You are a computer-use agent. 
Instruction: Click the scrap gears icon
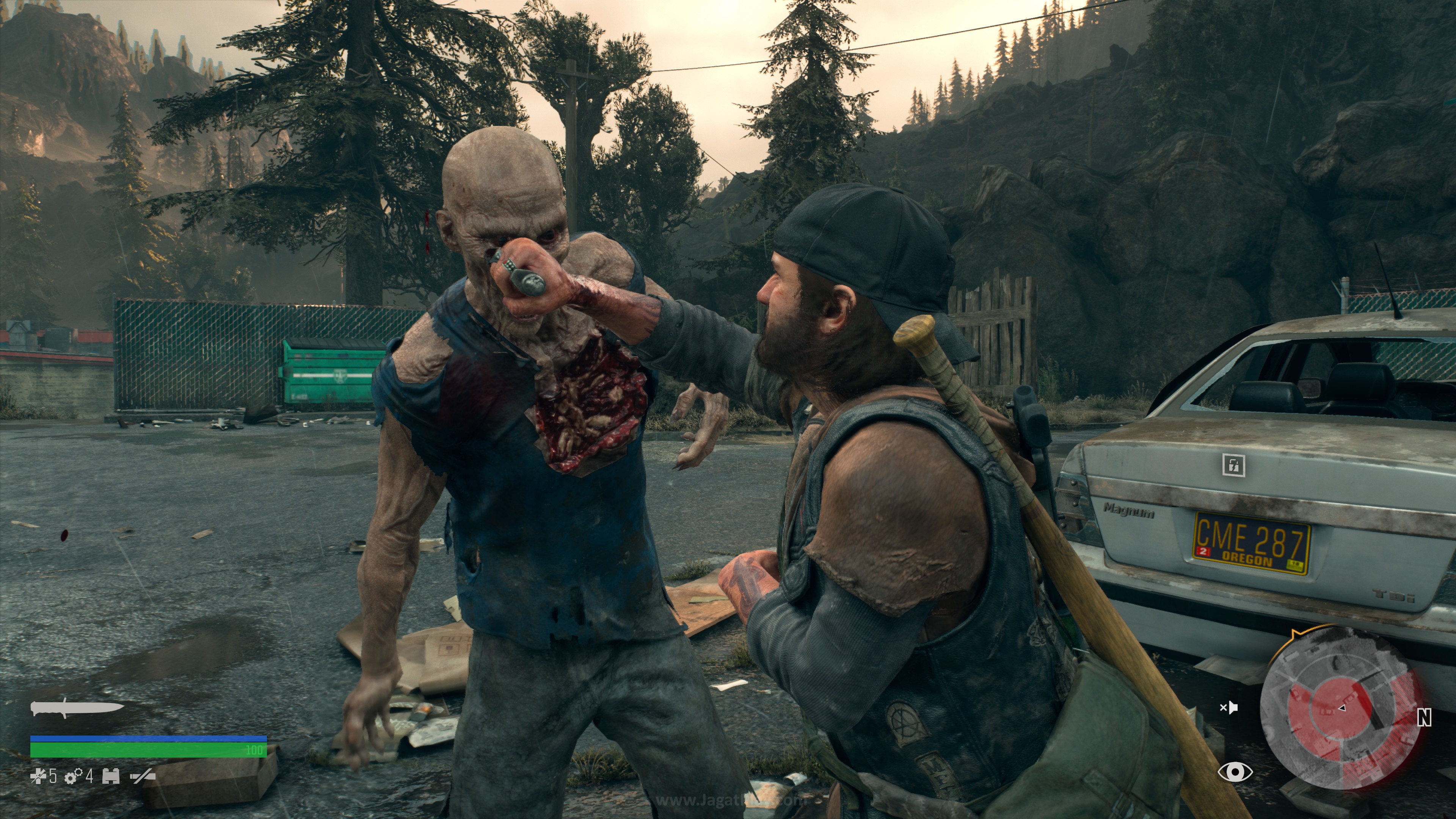pyautogui.click(x=74, y=777)
